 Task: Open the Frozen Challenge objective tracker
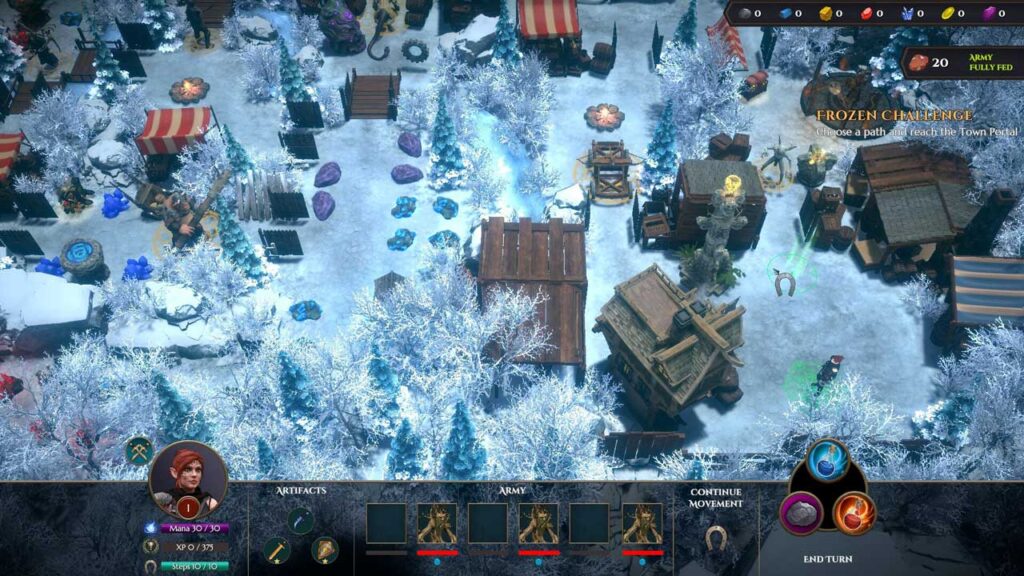click(907, 117)
